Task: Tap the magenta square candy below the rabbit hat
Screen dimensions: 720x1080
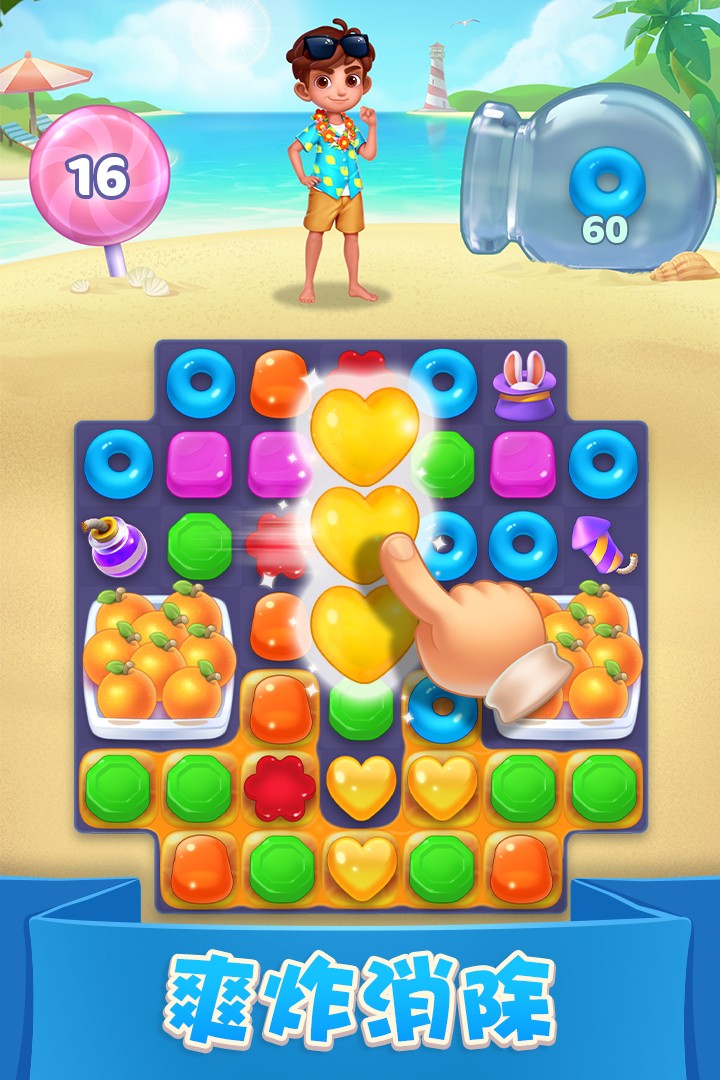Action: [x=522, y=463]
